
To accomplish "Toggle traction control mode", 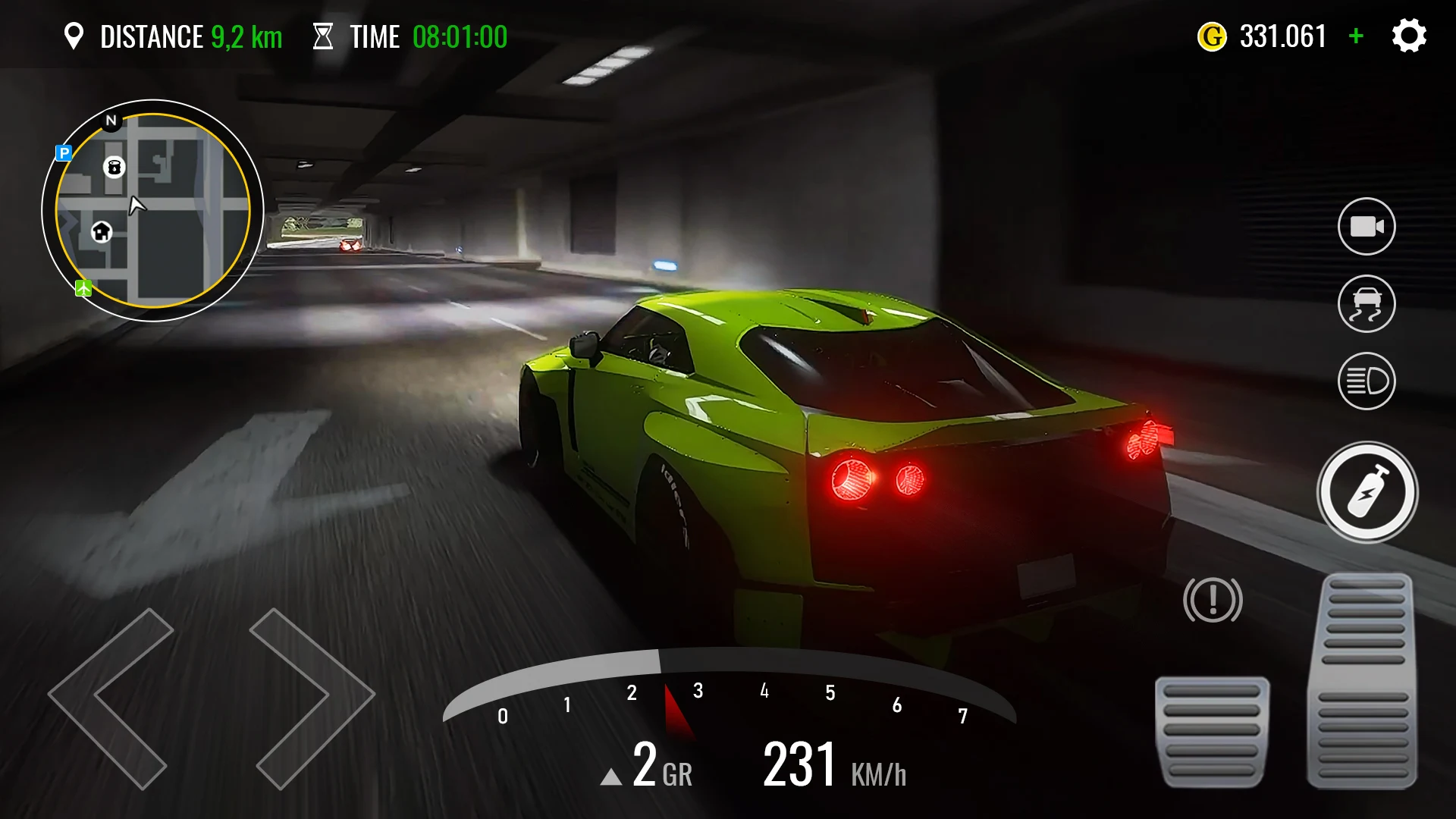I will (x=1367, y=303).
